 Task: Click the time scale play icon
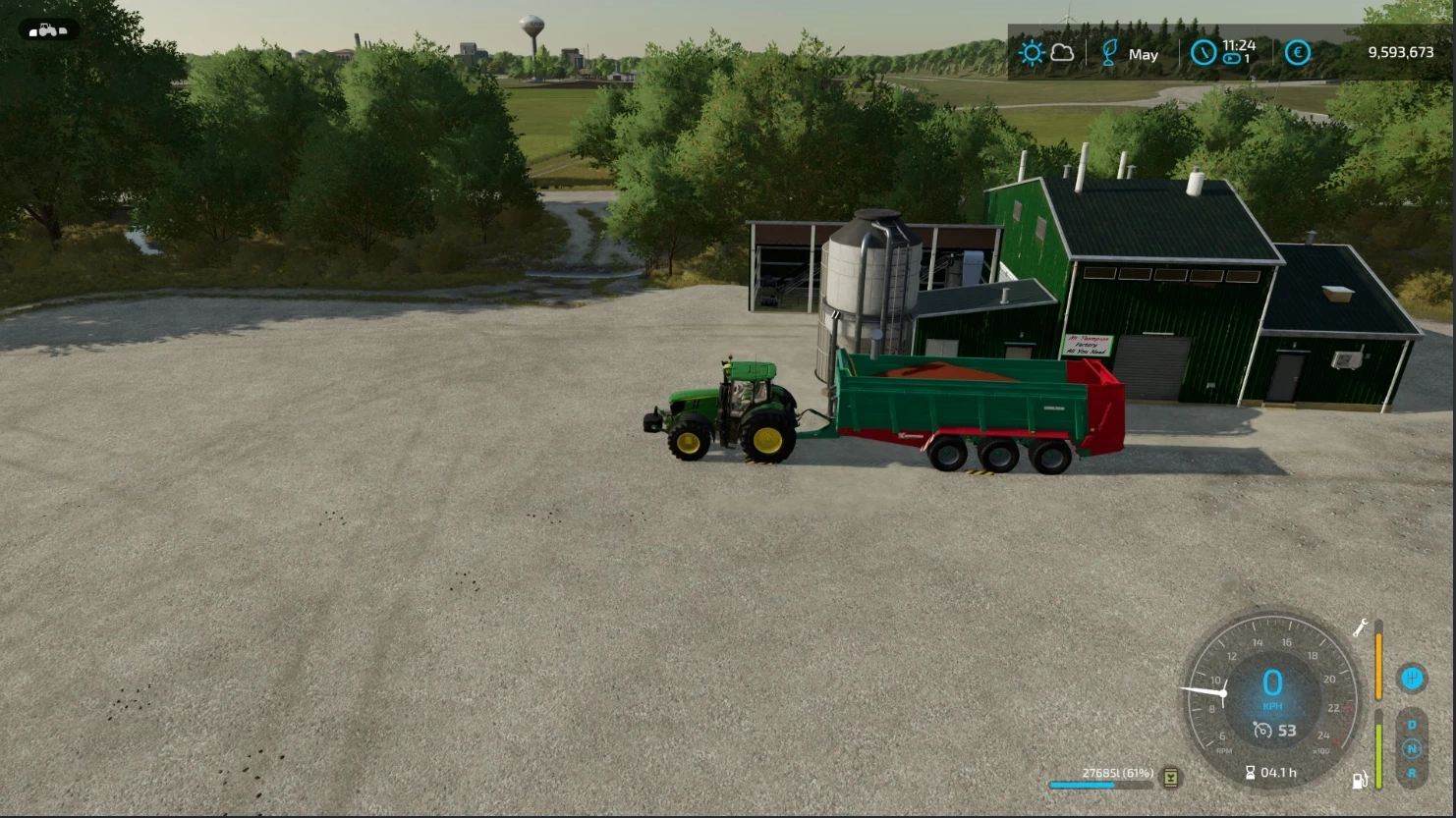[x=1232, y=60]
